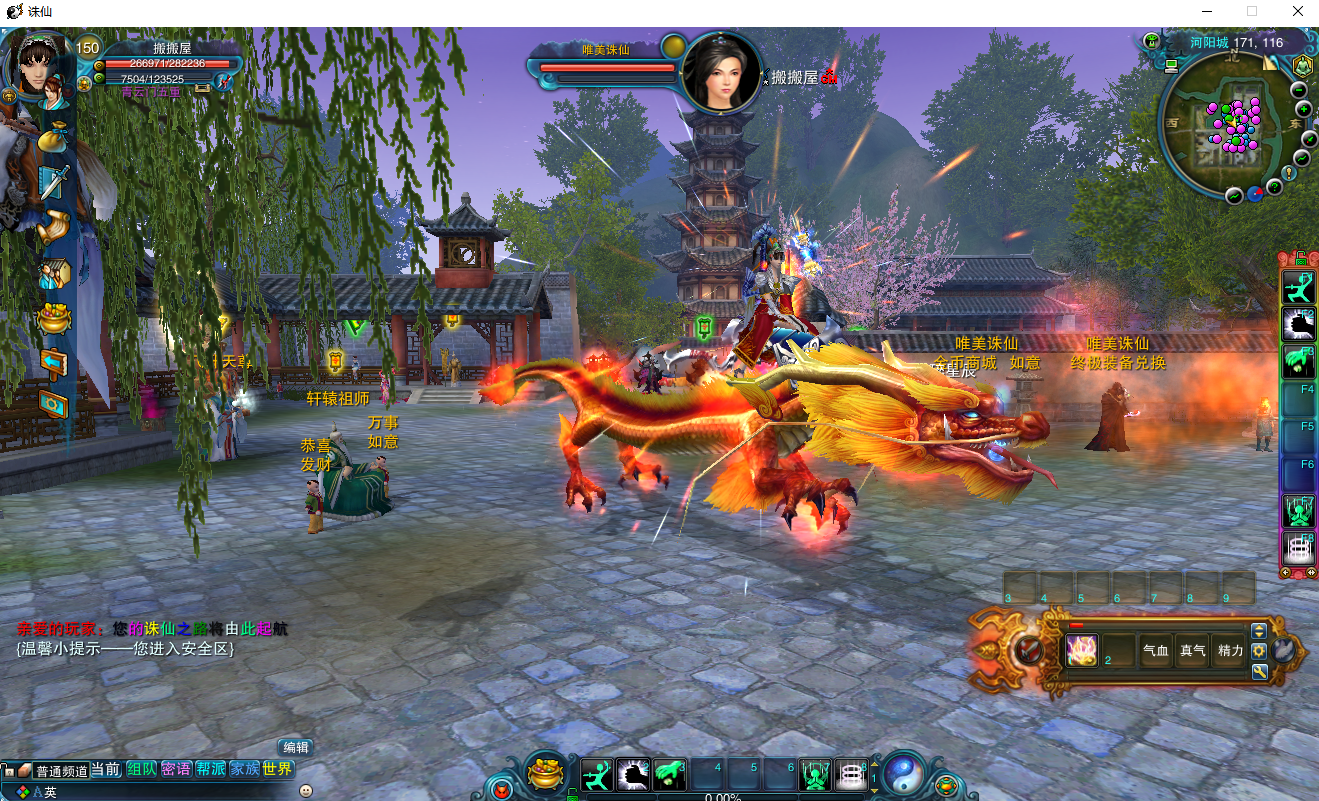Click the yin-yang orb beside the hotbar
This screenshot has width=1319, height=801.
(905, 774)
